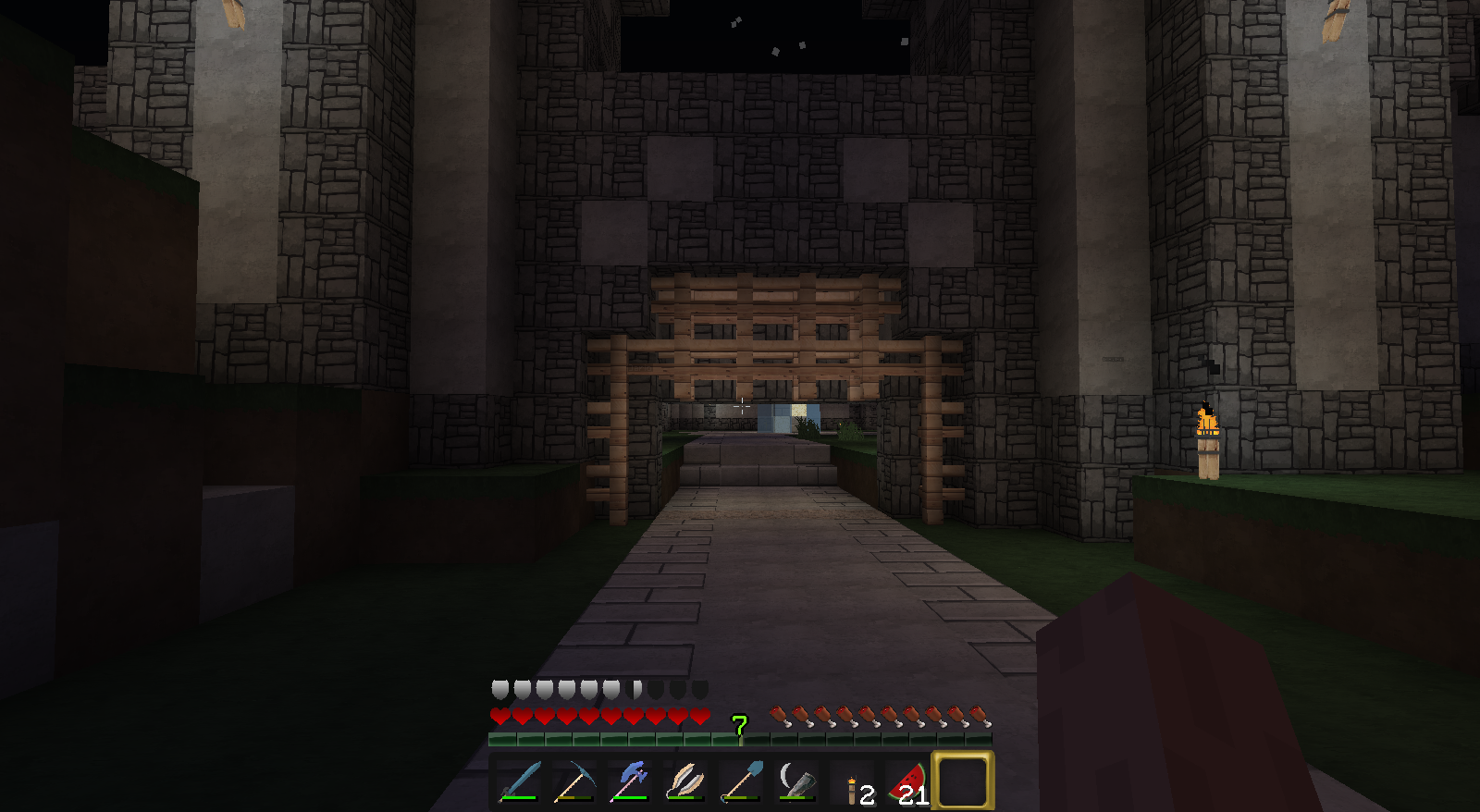Click the highlighted empty hotbar slot
1480x812 pixels.
click(x=963, y=781)
